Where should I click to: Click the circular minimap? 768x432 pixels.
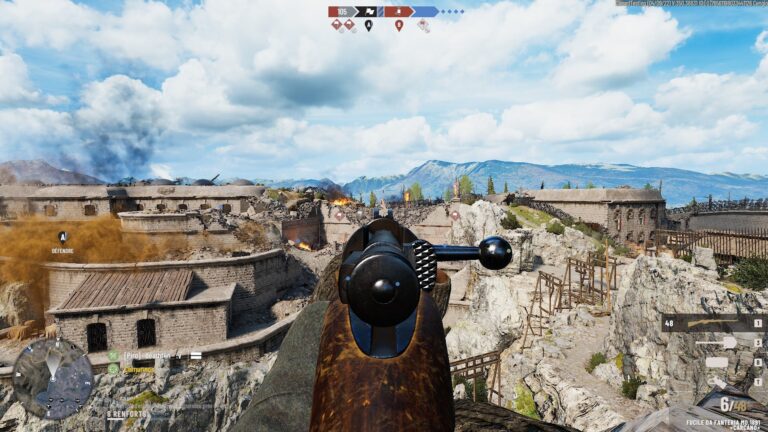(52, 378)
